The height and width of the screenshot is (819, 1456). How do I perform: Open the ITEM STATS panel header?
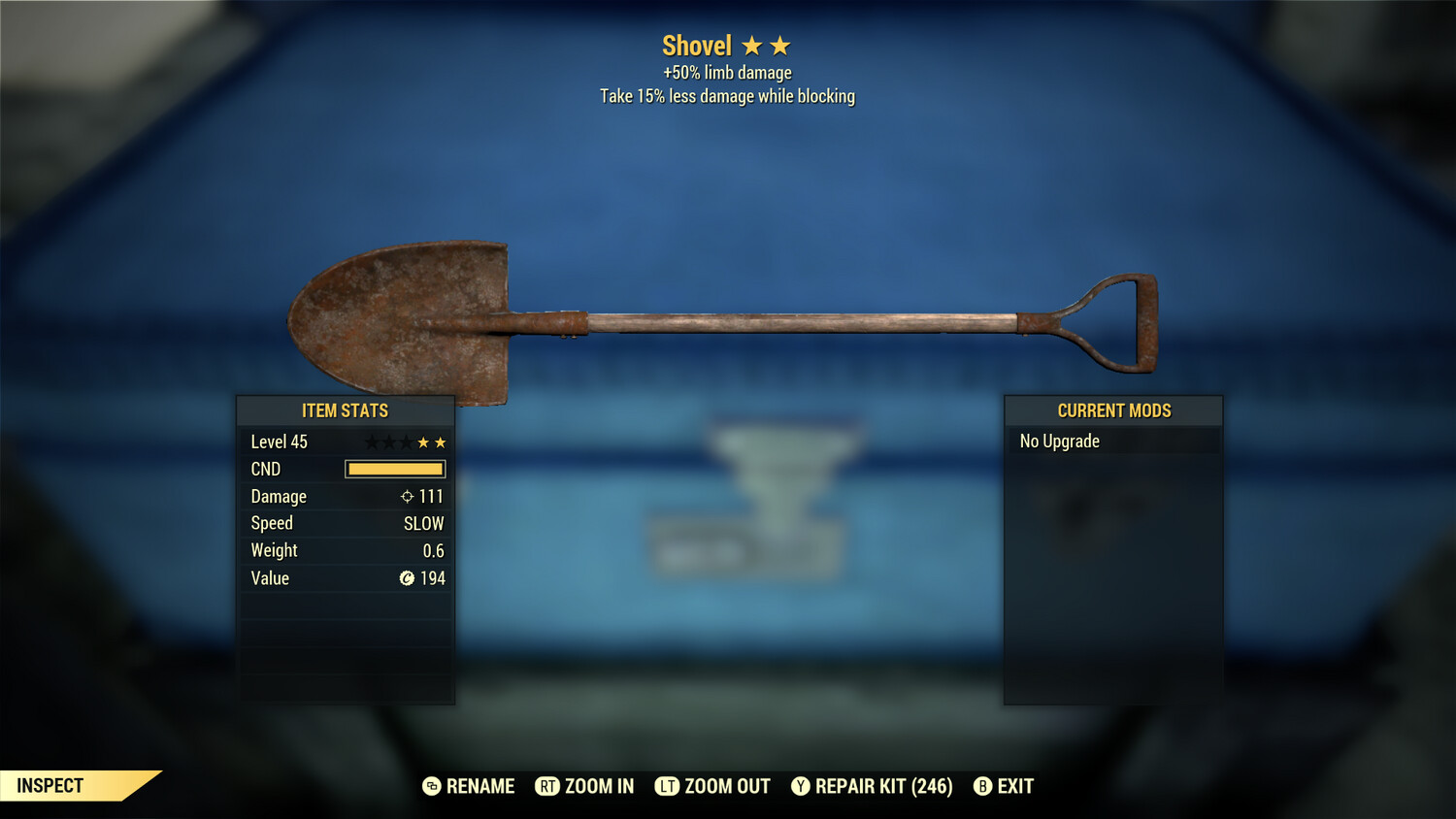point(346,410)
